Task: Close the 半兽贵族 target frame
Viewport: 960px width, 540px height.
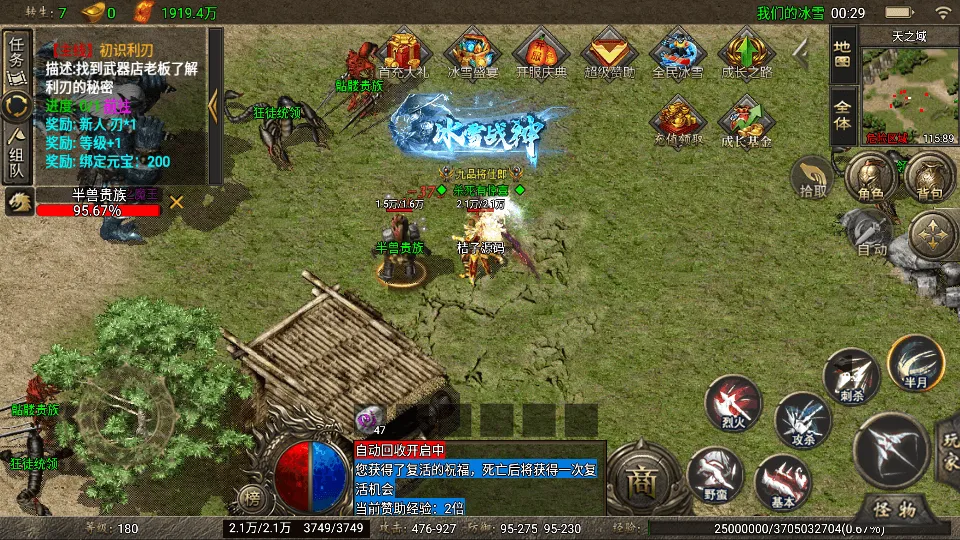Action: pos(177,202)
